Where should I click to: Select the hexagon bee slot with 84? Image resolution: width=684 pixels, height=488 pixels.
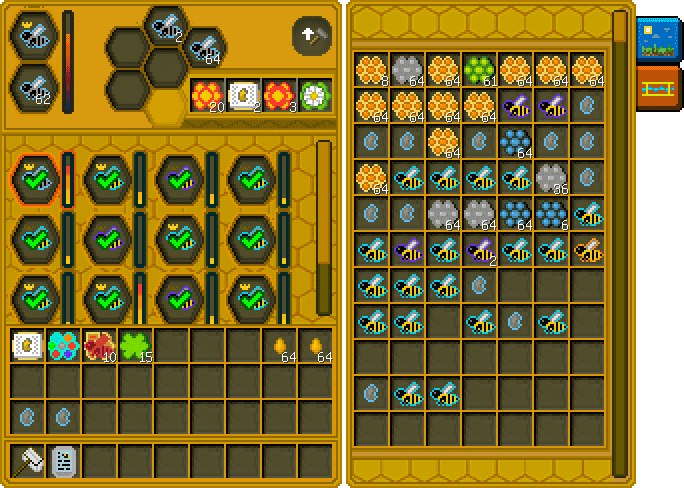click(x=203, y=46)
